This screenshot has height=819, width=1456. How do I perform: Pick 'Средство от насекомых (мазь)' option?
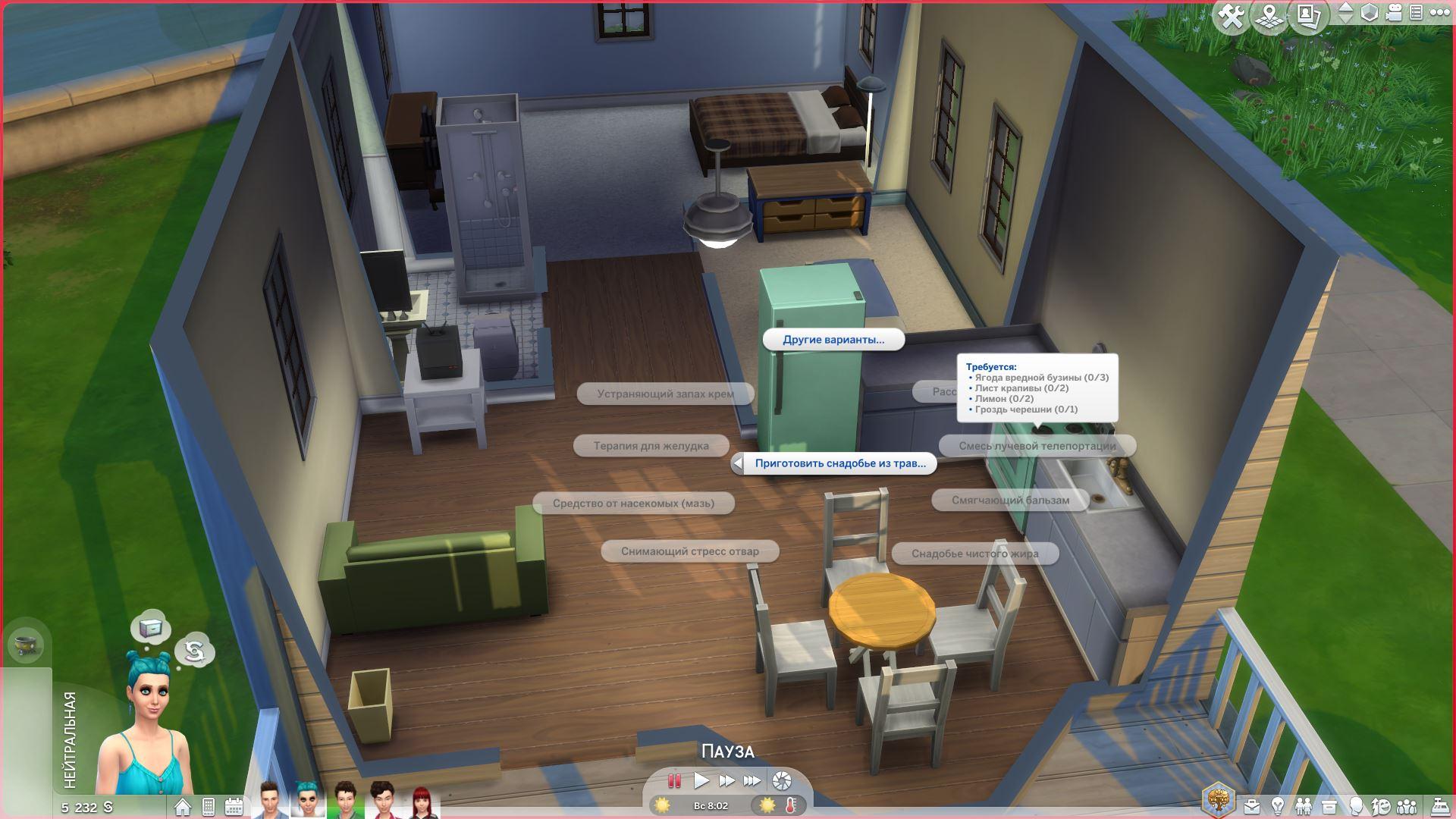click(633, 504)
